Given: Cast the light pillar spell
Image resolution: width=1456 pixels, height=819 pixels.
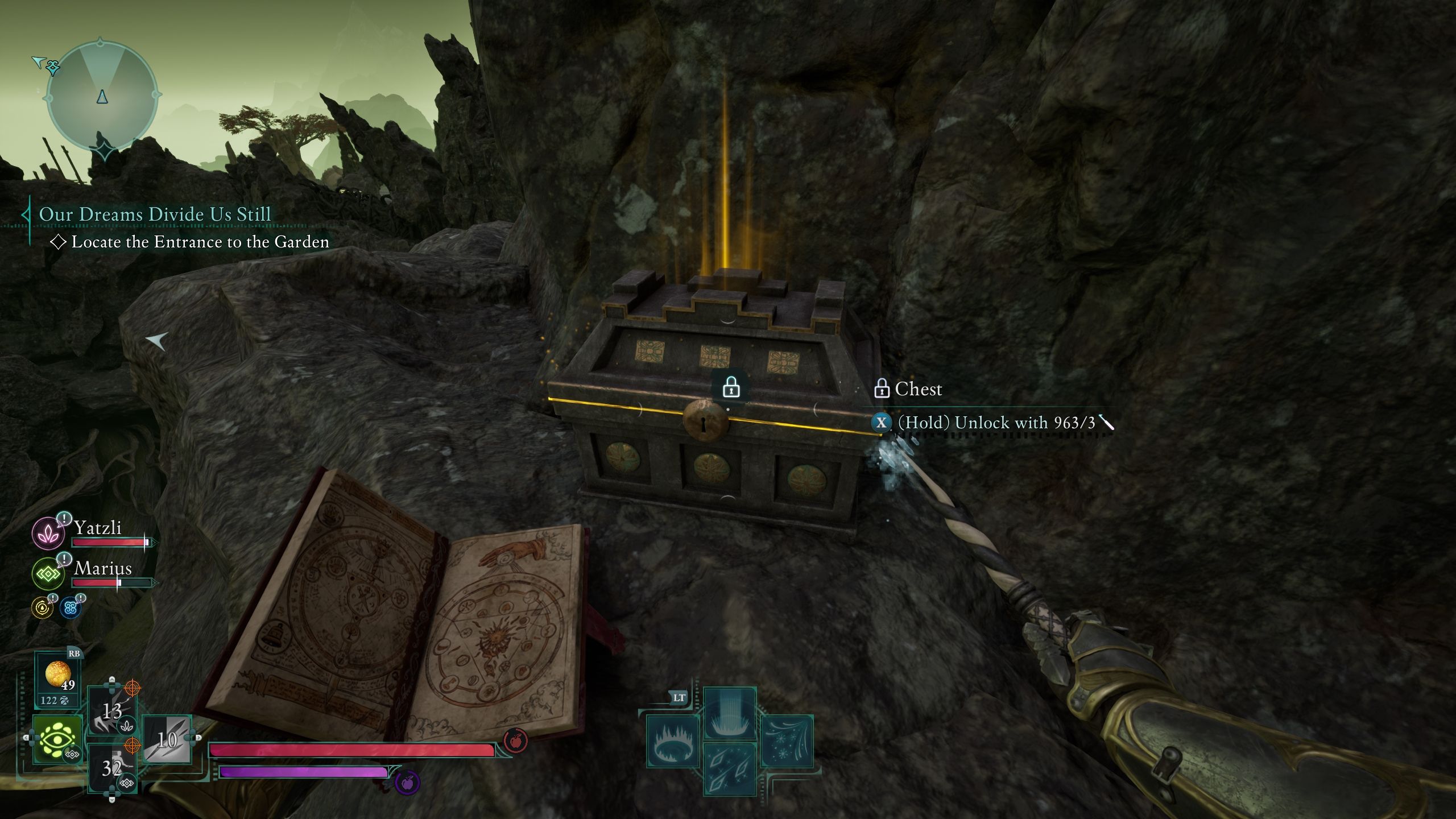Looking at the screenshot, I should (x=730, y=713).
